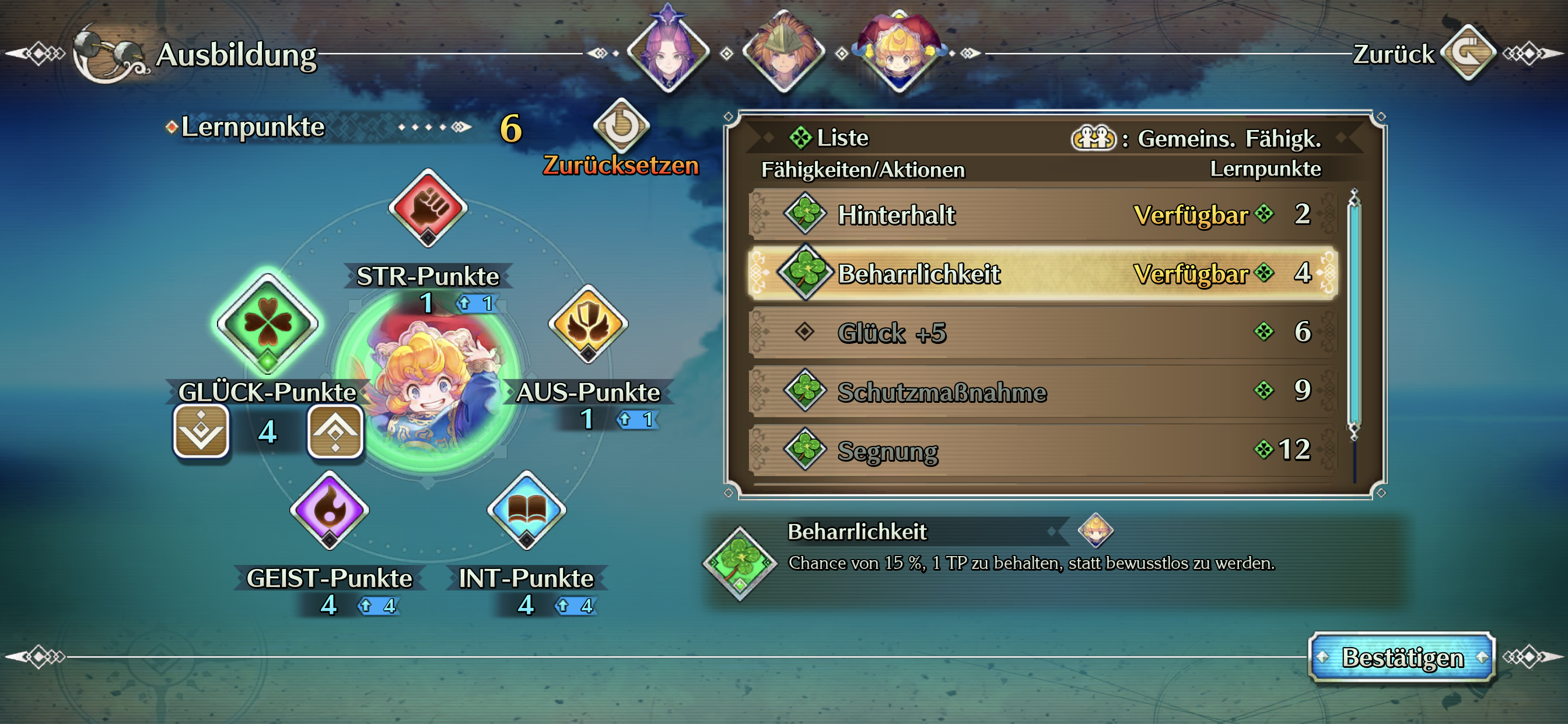This screenshot has width=1568, height=724.
Task: Select the Hinterhalt ability row
Action: pos(1042,214)
